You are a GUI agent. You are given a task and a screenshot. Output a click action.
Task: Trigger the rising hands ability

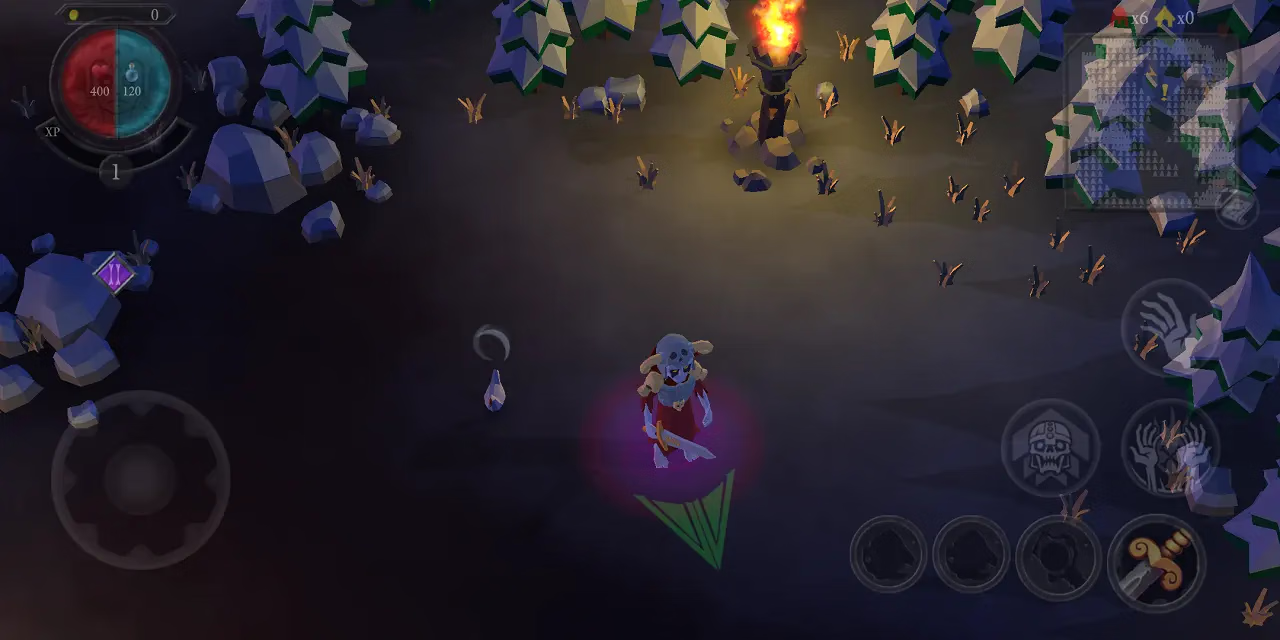click(1168, 447)
